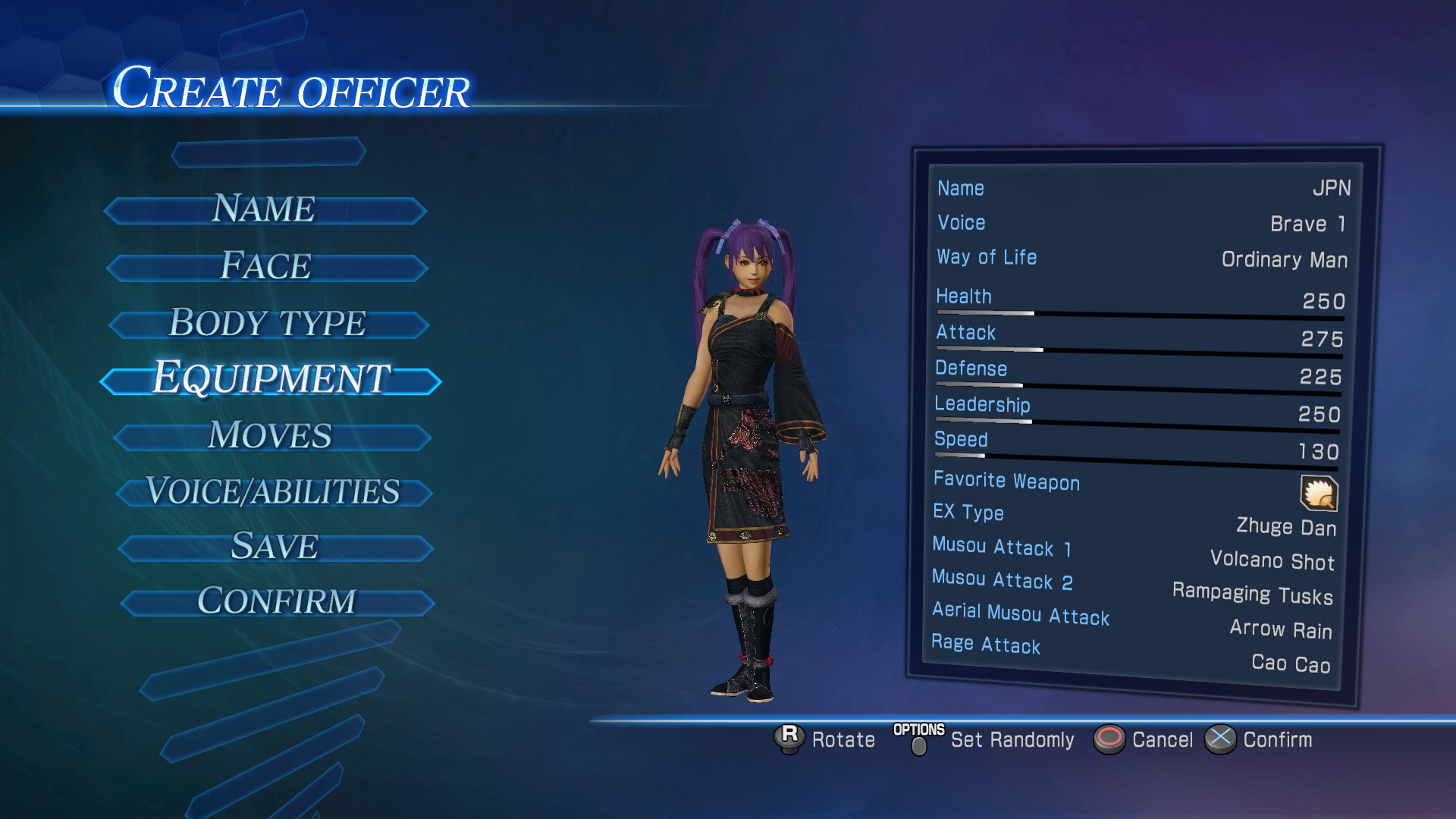Go to the Moves menu
This screenshot has height=819, width=1456.
271,436
